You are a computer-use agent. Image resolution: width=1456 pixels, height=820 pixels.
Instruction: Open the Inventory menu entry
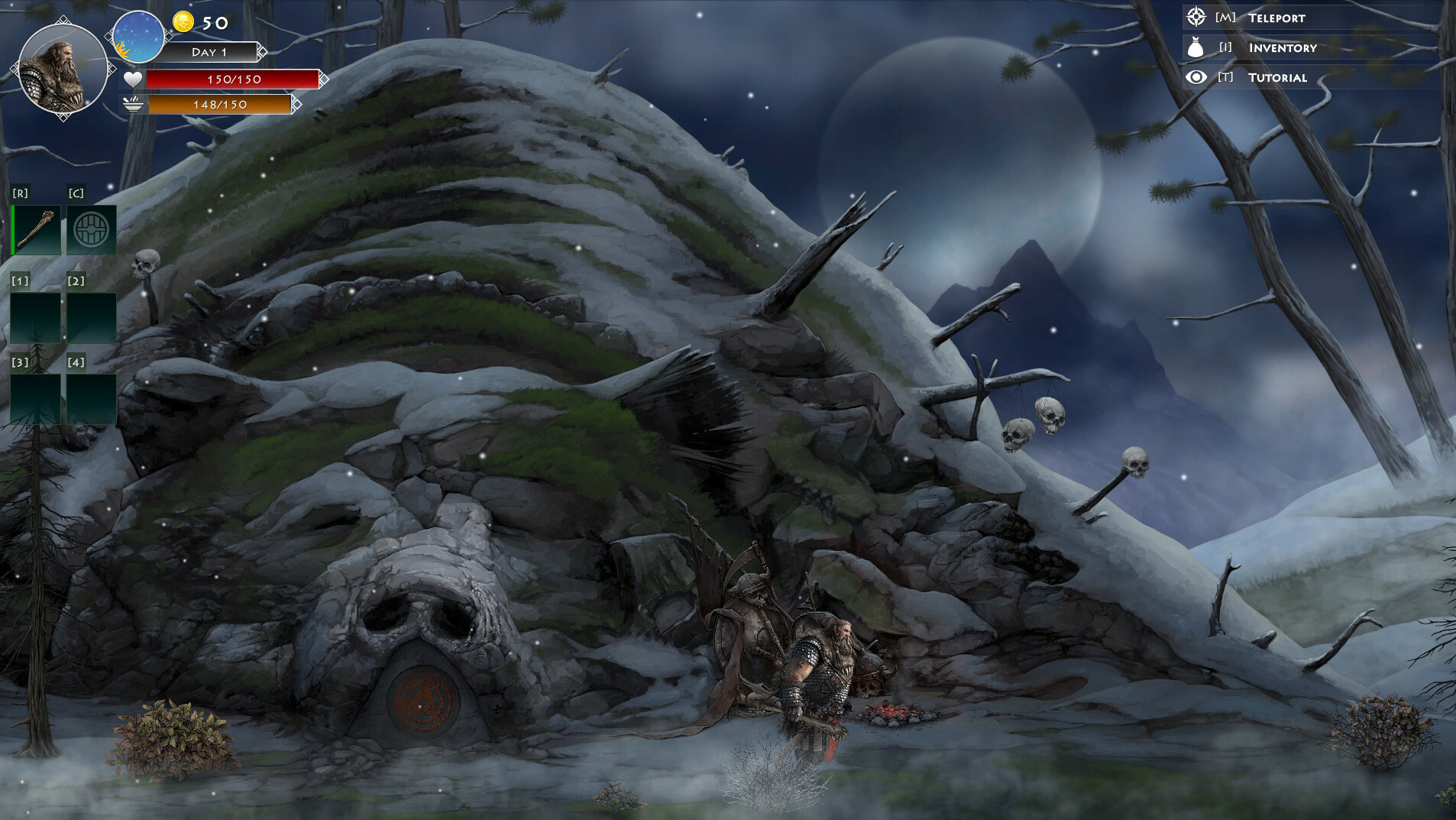click(x=1283, y=47)
